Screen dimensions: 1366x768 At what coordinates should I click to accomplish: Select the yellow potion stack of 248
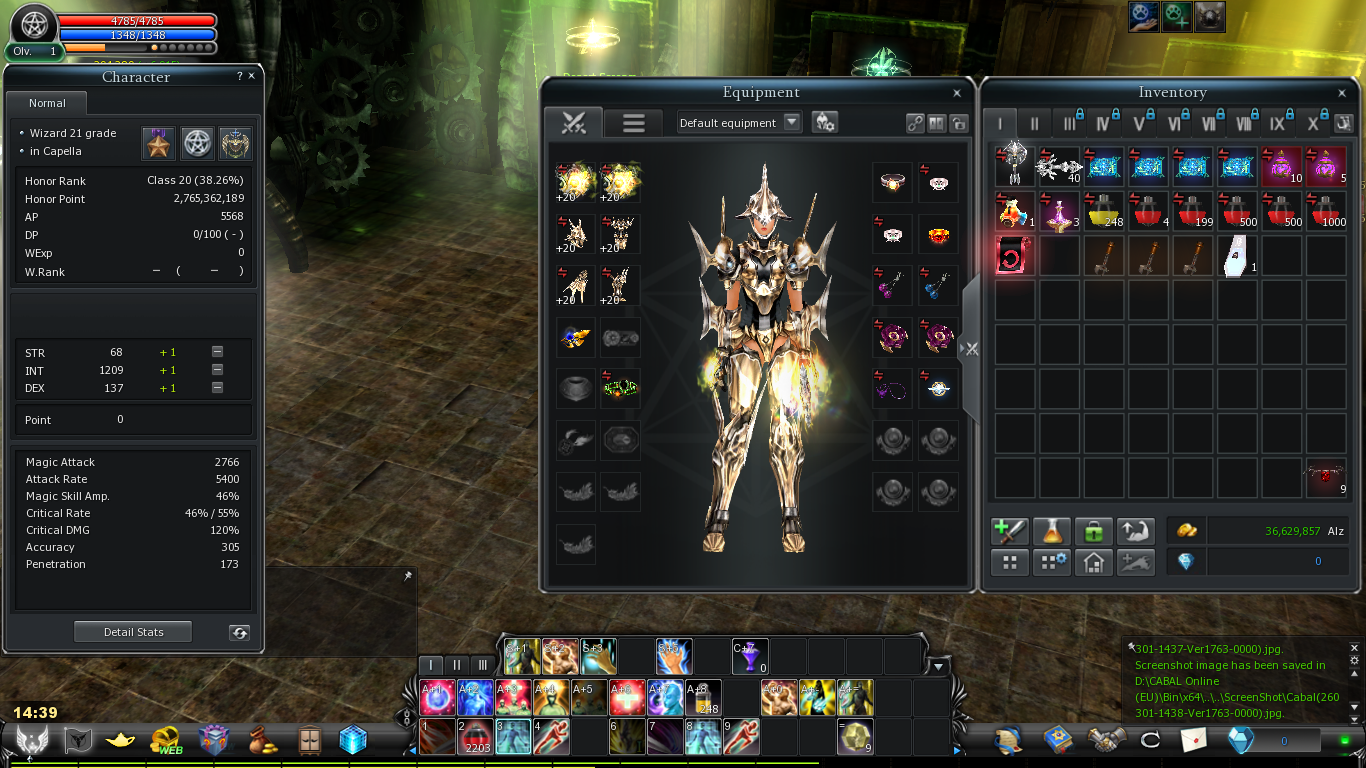click(x=1104, y=211)
